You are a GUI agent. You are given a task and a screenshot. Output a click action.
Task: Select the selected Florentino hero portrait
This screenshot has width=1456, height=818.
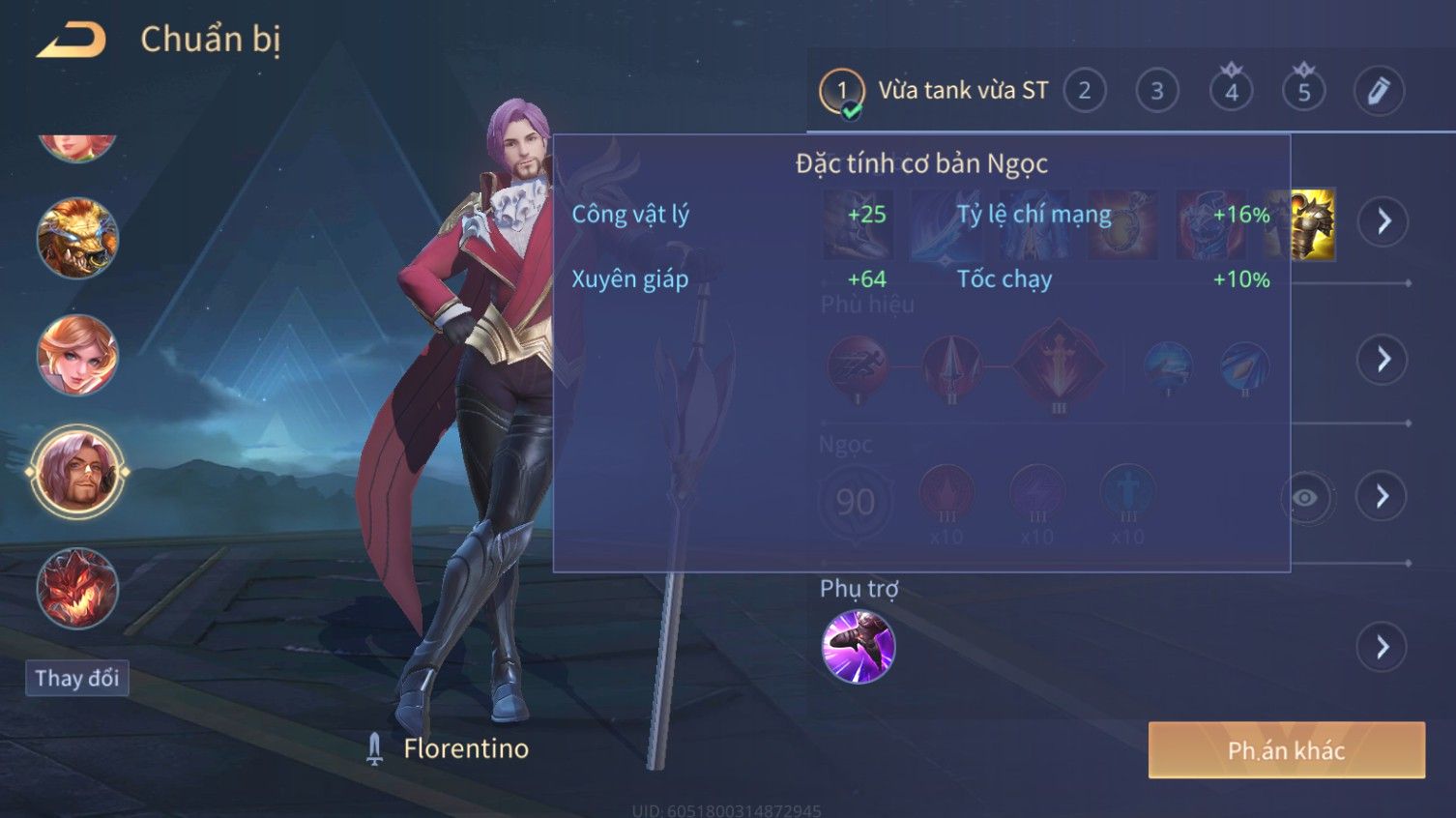click(x=77, y=472)
